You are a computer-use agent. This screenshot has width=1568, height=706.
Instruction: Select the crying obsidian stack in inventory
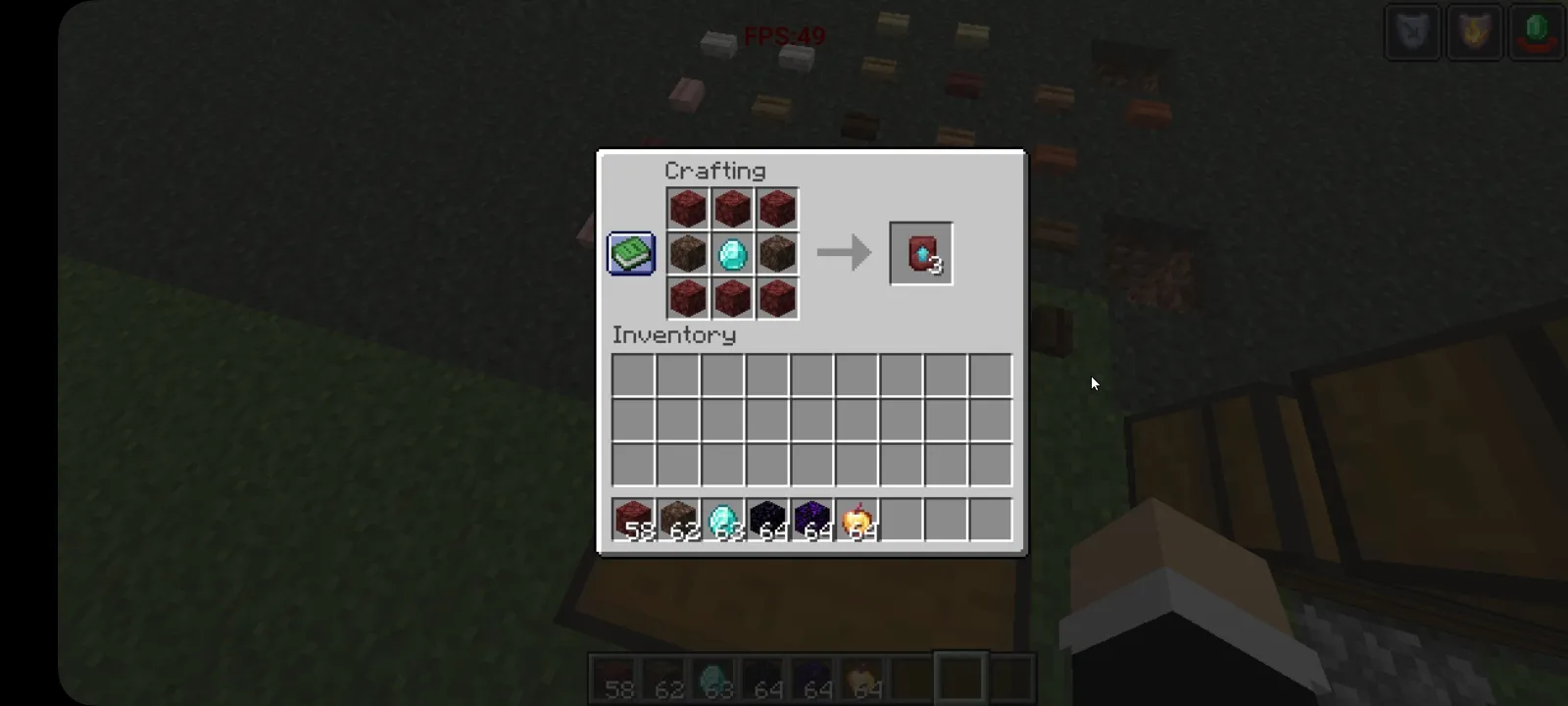pyautogui.click(x=810, y=519)
